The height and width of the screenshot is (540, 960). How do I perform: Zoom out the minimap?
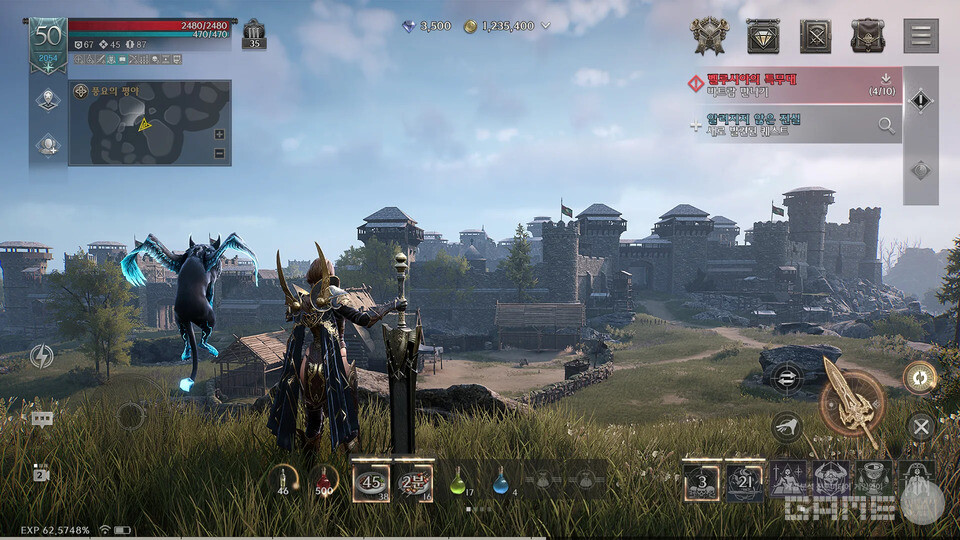219,153
